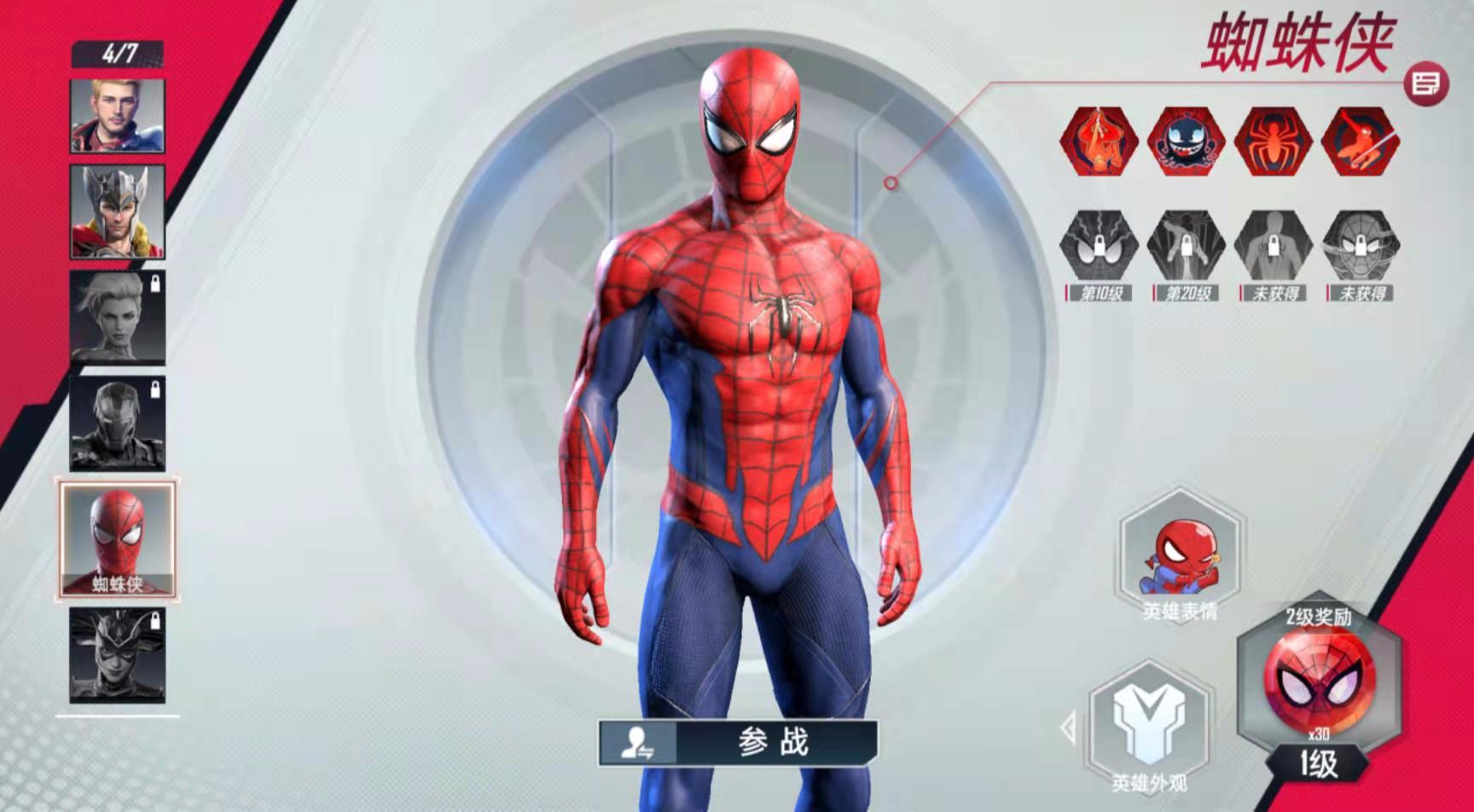1474x812 pixels.
Task: Join battle with the 参战 button
Action: click(x=738, y=742)
